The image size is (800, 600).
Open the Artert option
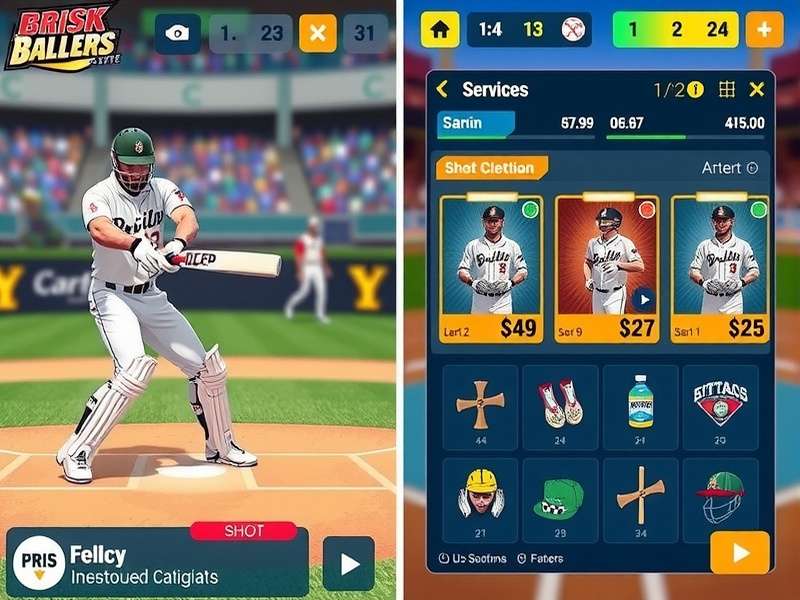pyautogui.click(x=729, y=168)
